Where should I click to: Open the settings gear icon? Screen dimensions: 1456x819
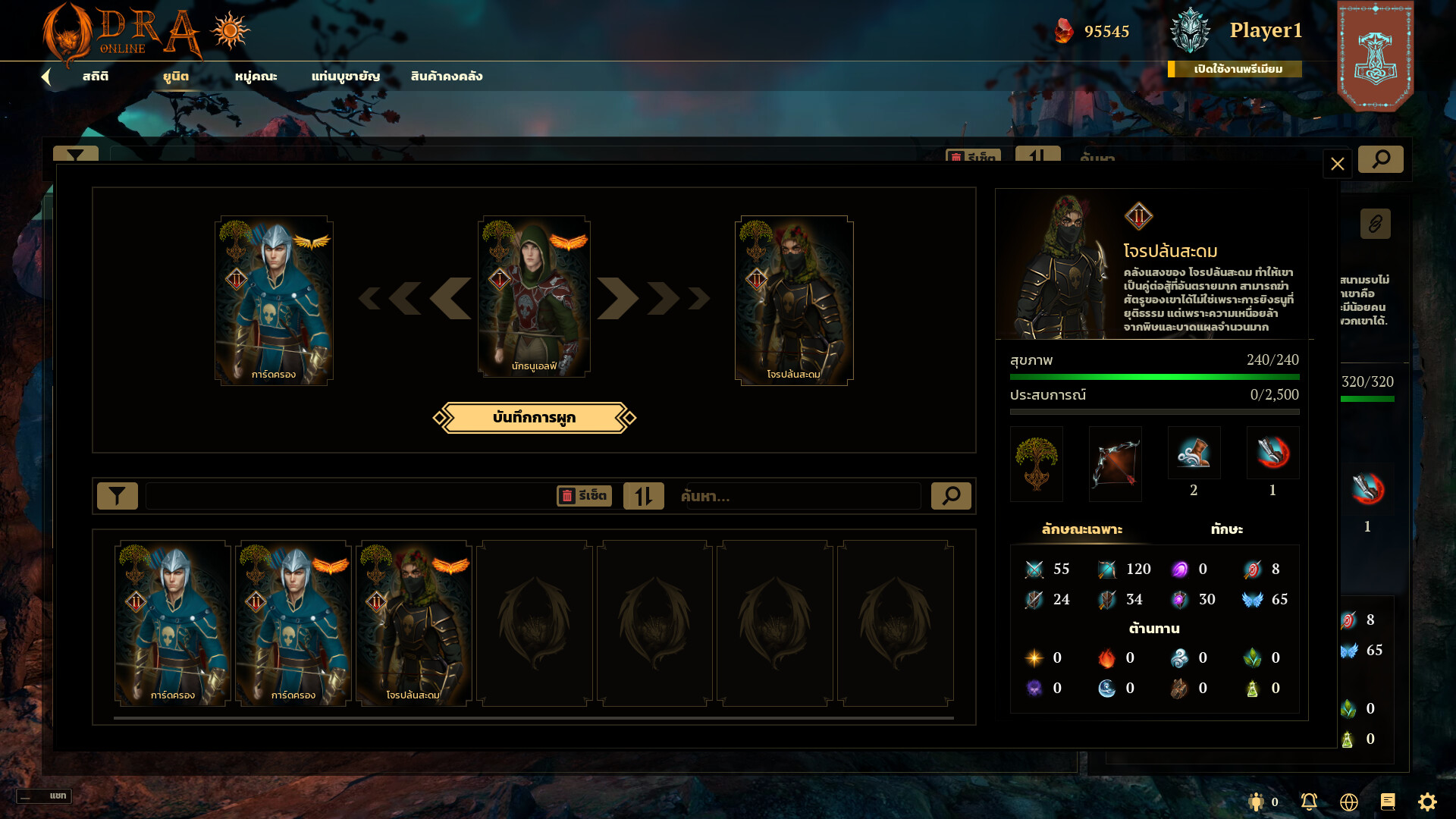[x=1427, y=802]
